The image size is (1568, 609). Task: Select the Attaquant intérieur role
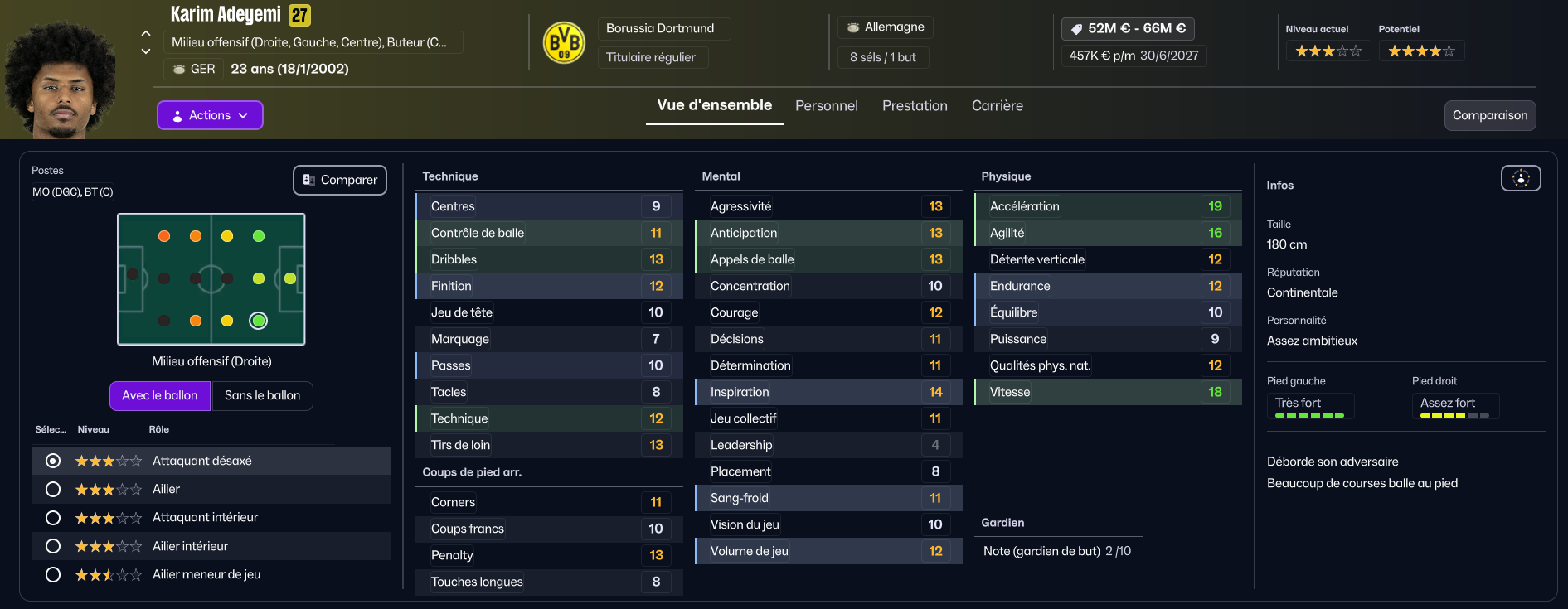tap(53, 518)
